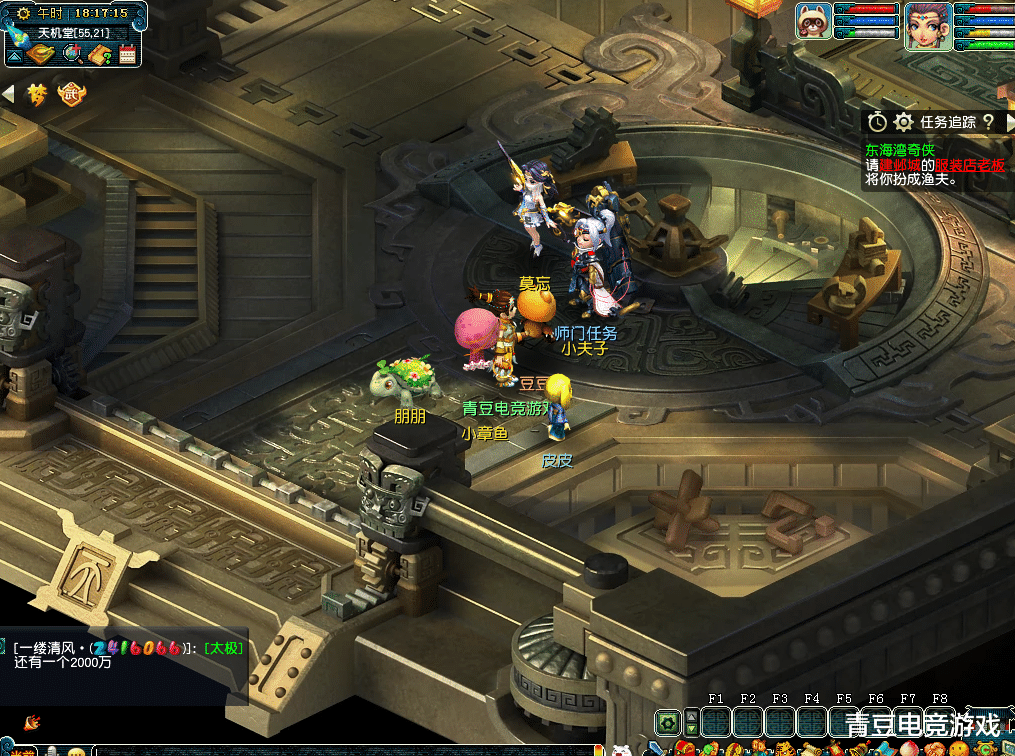Screen dimensions: 1015x756
Task: Open quest tracker gear settings
Action: click(904, 122)
